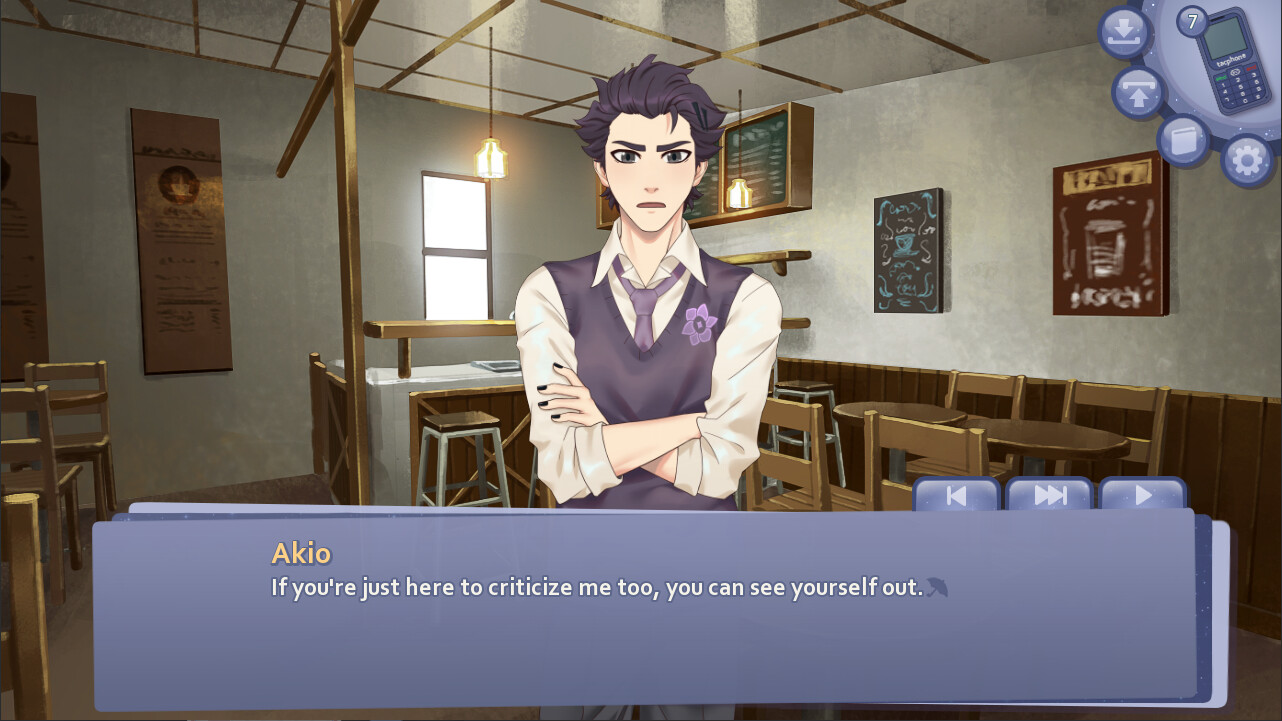Click the load game upload-arrow icon

(x=1139, y=93)
